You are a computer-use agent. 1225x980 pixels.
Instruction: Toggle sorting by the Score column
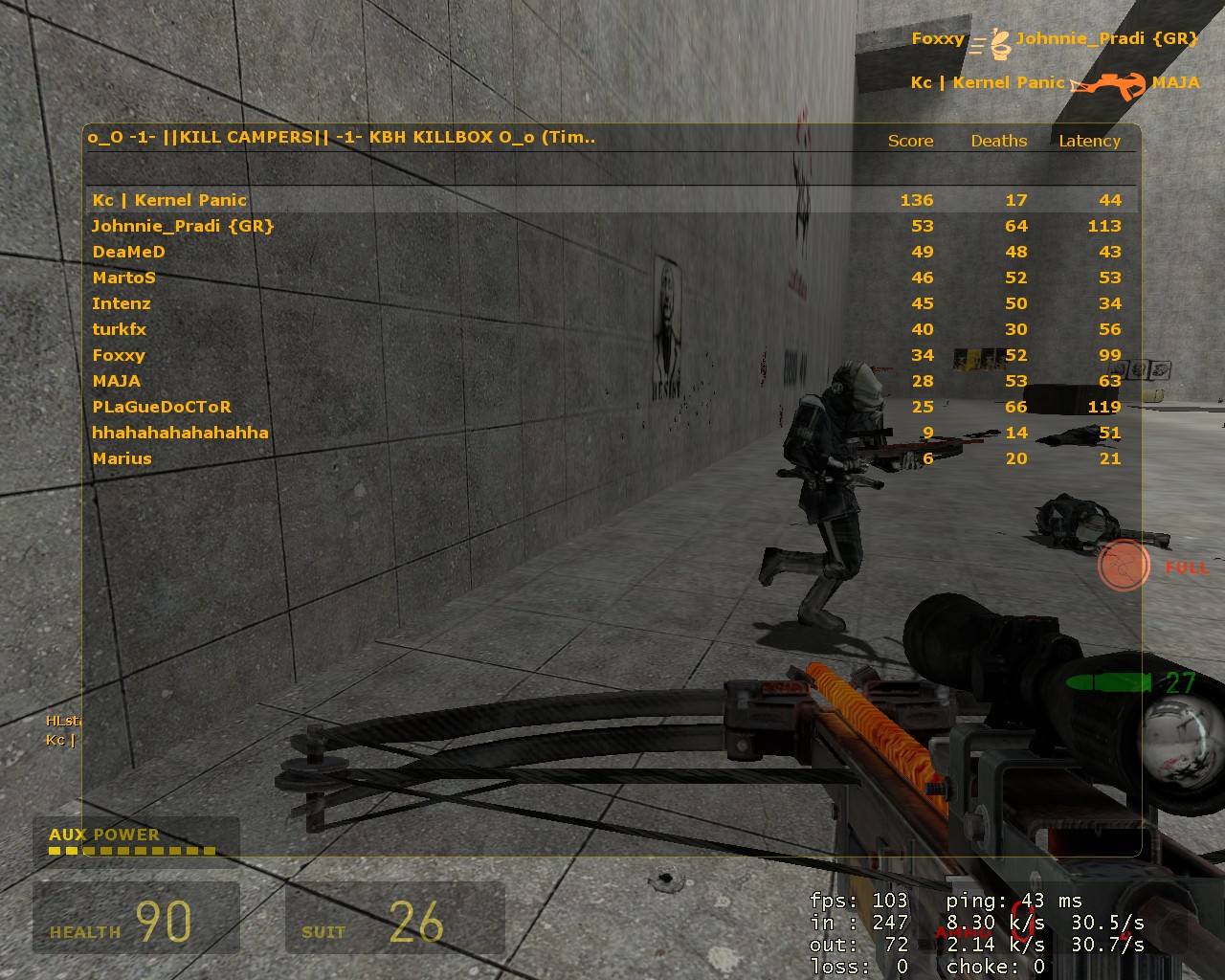910,141
